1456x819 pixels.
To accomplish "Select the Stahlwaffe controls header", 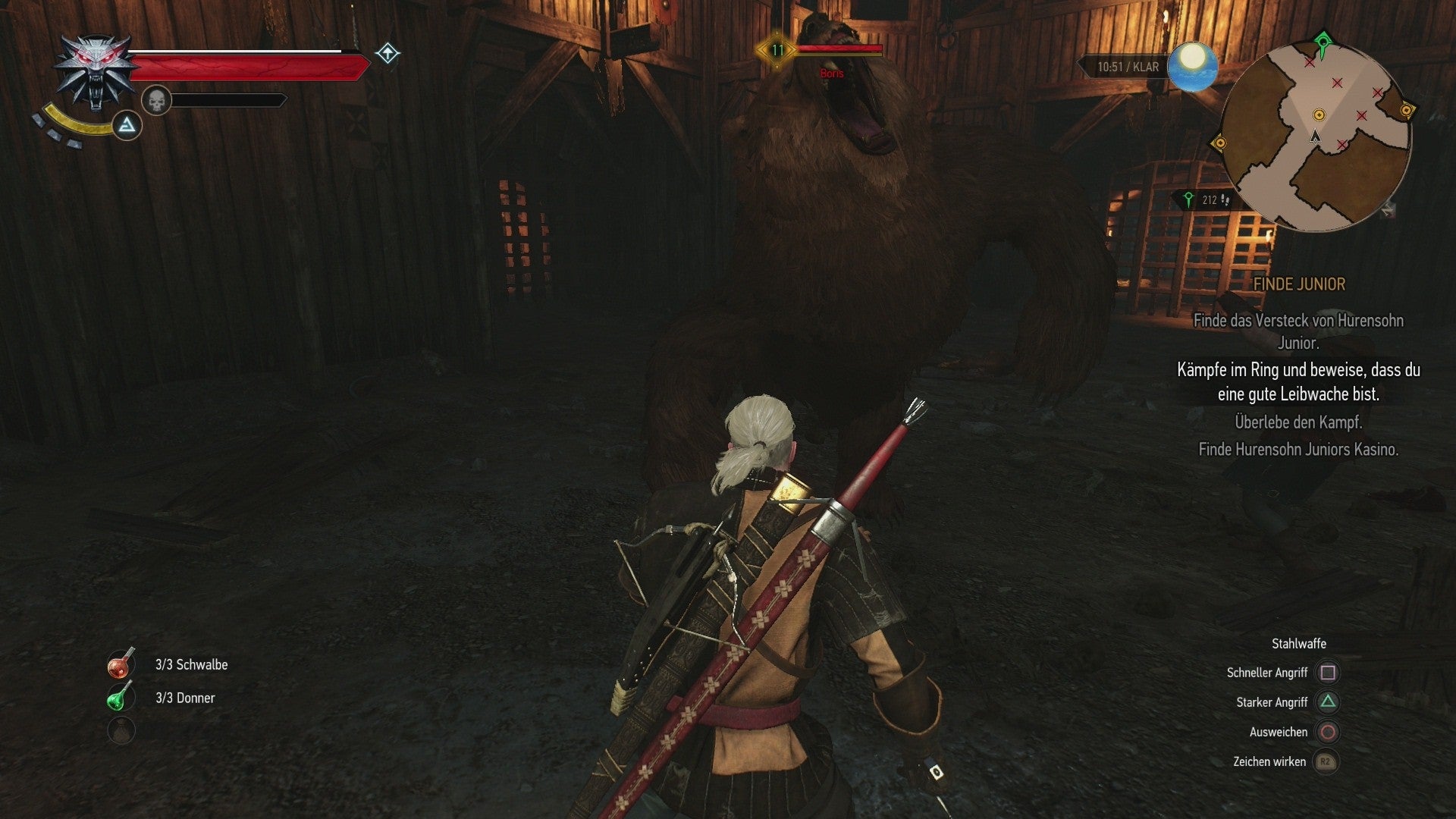I will pyautogui.click(x=1298, y=643).
